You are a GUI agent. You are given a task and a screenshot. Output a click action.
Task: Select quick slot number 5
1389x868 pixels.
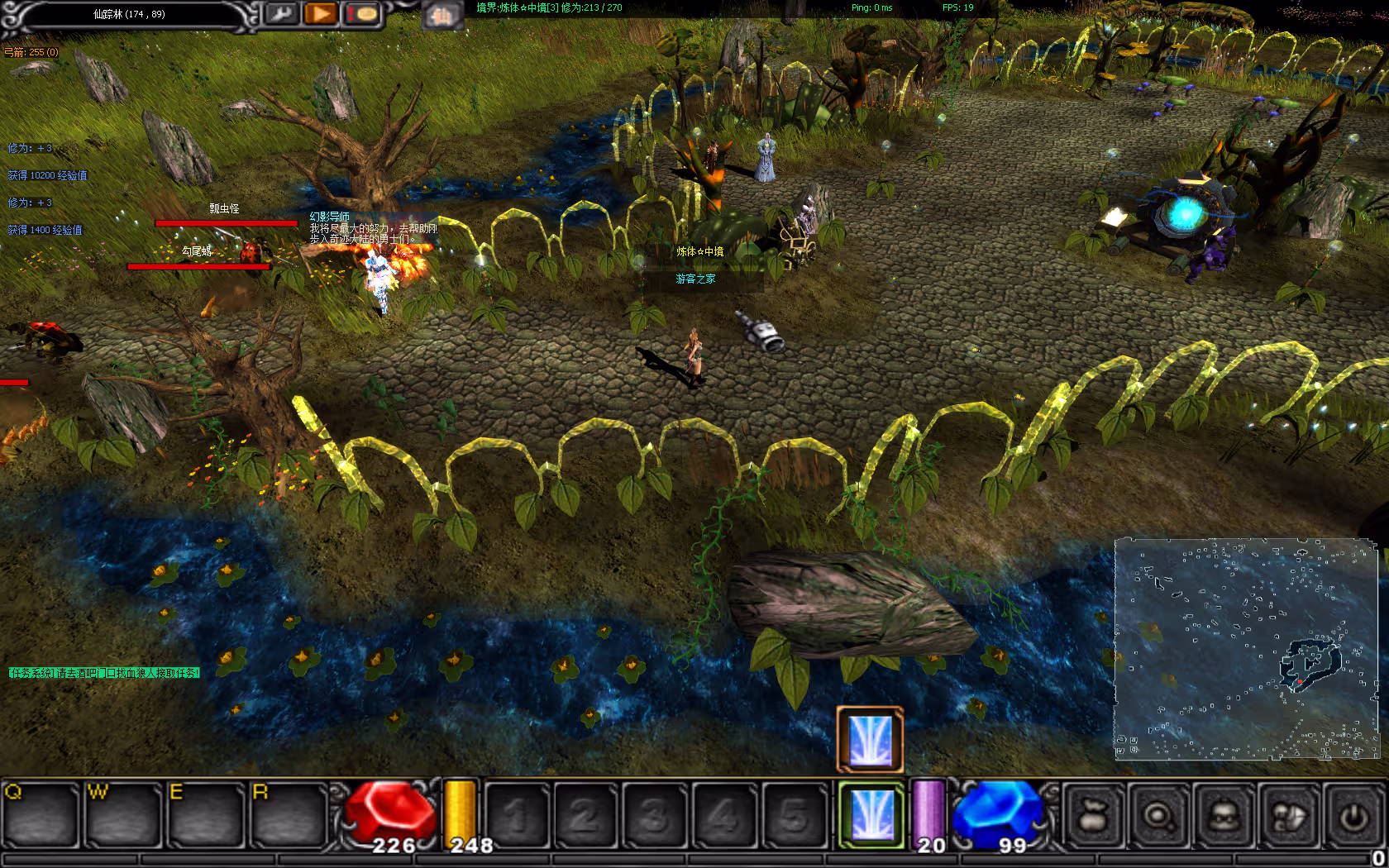(793, 816)
